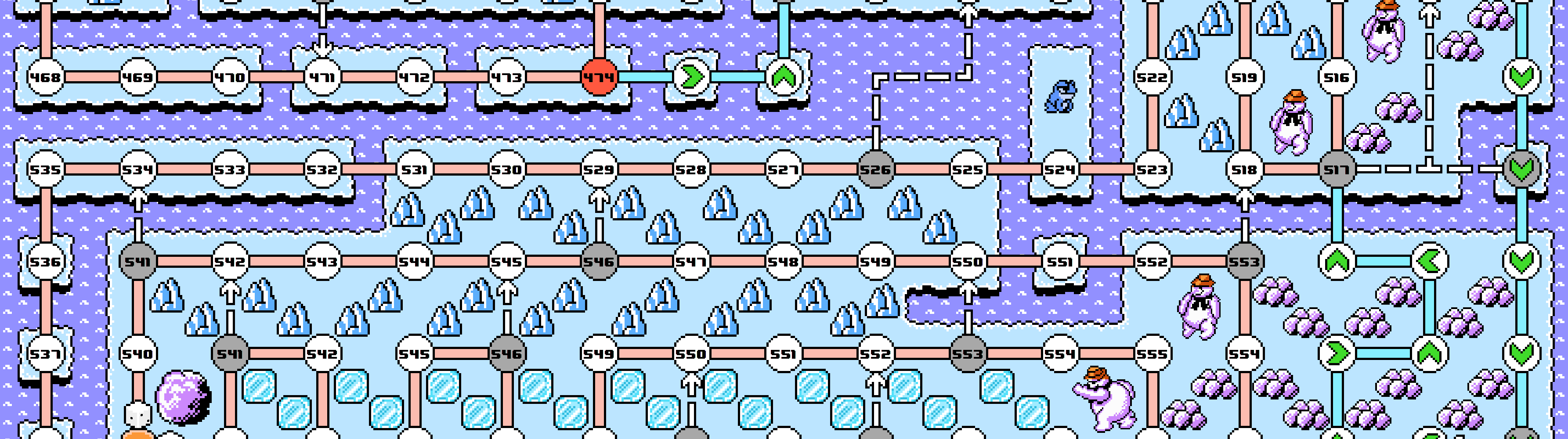Select the red level 474 node

pyautogui.click(x=599, y=77)
